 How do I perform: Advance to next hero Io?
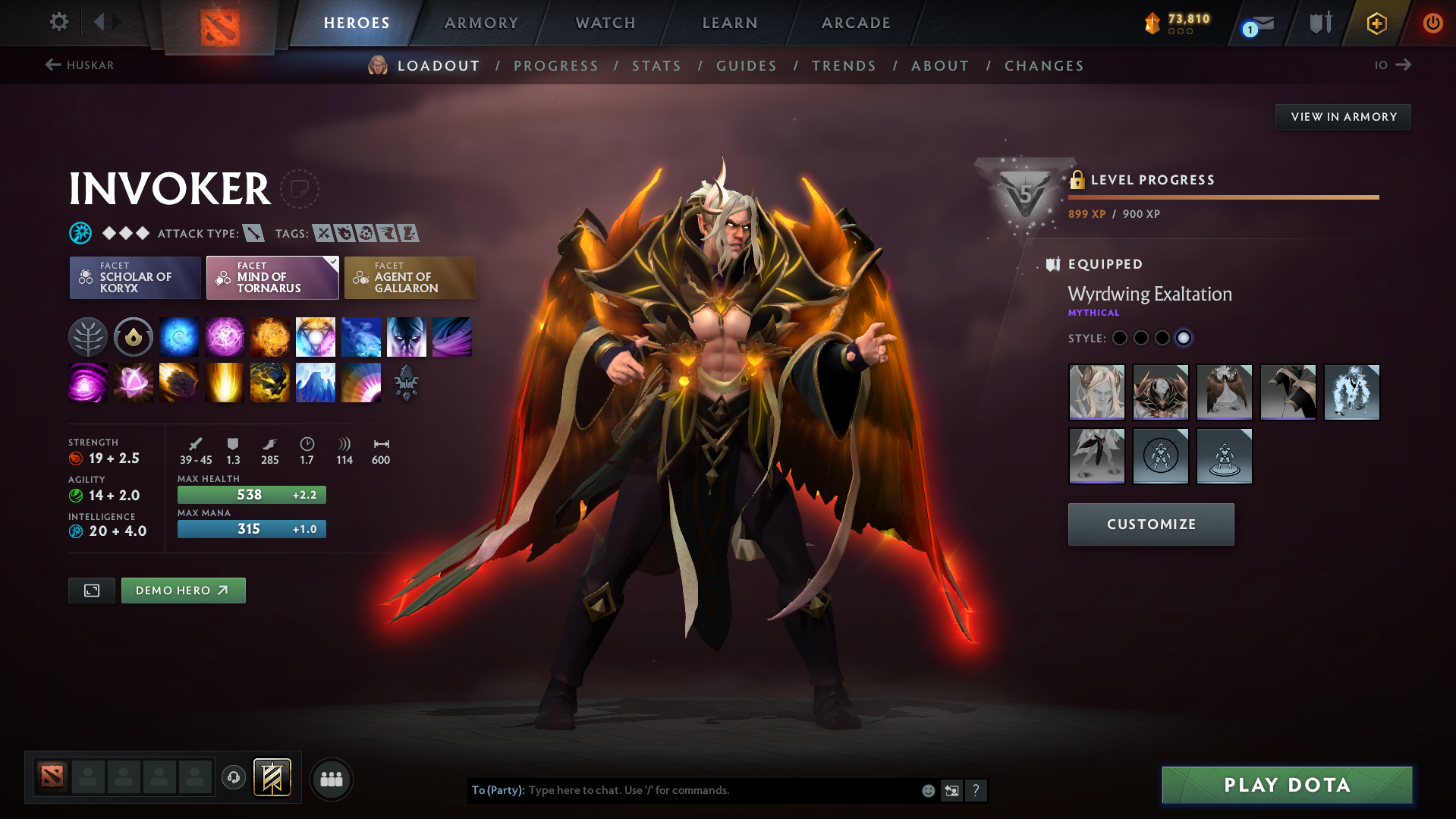(x=1393, y=65)
